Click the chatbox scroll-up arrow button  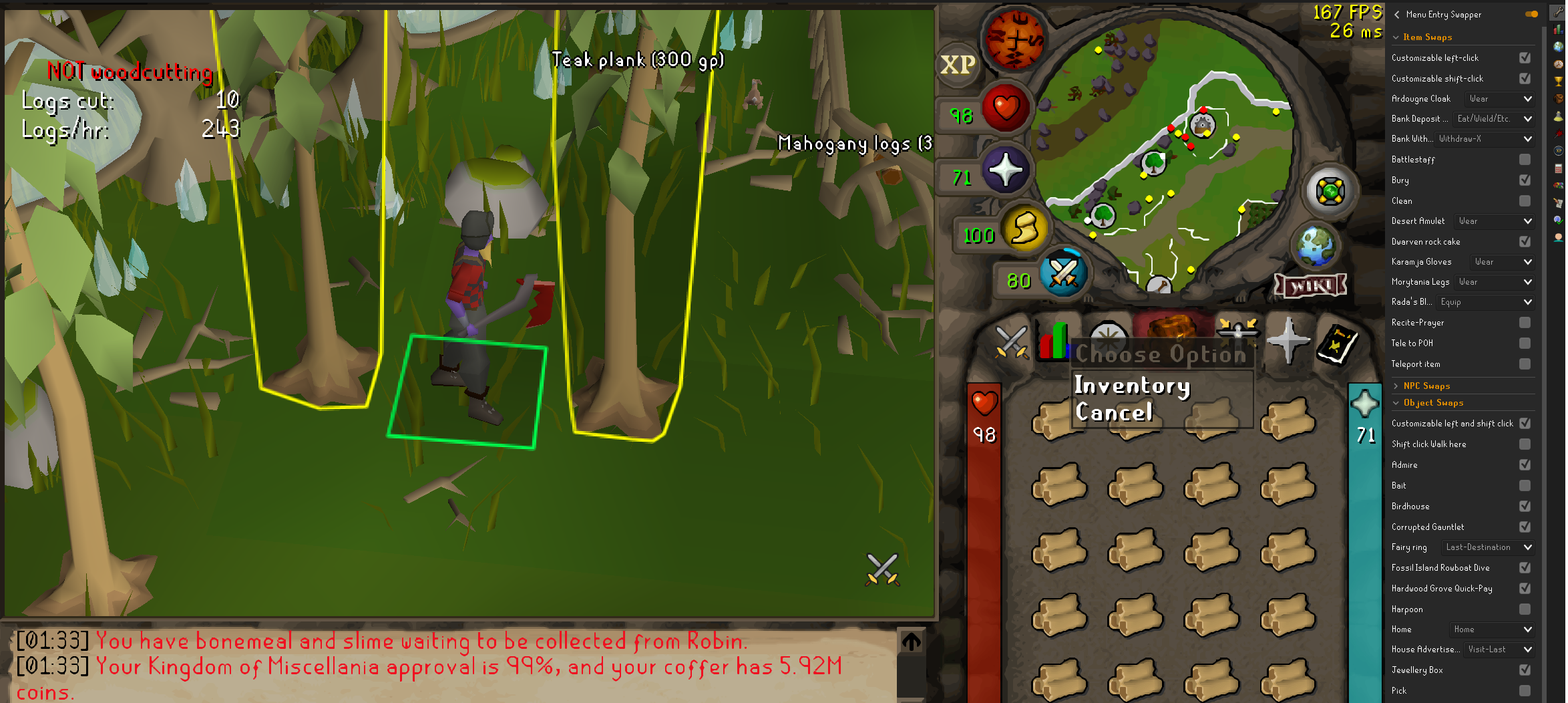pos(911,641)
